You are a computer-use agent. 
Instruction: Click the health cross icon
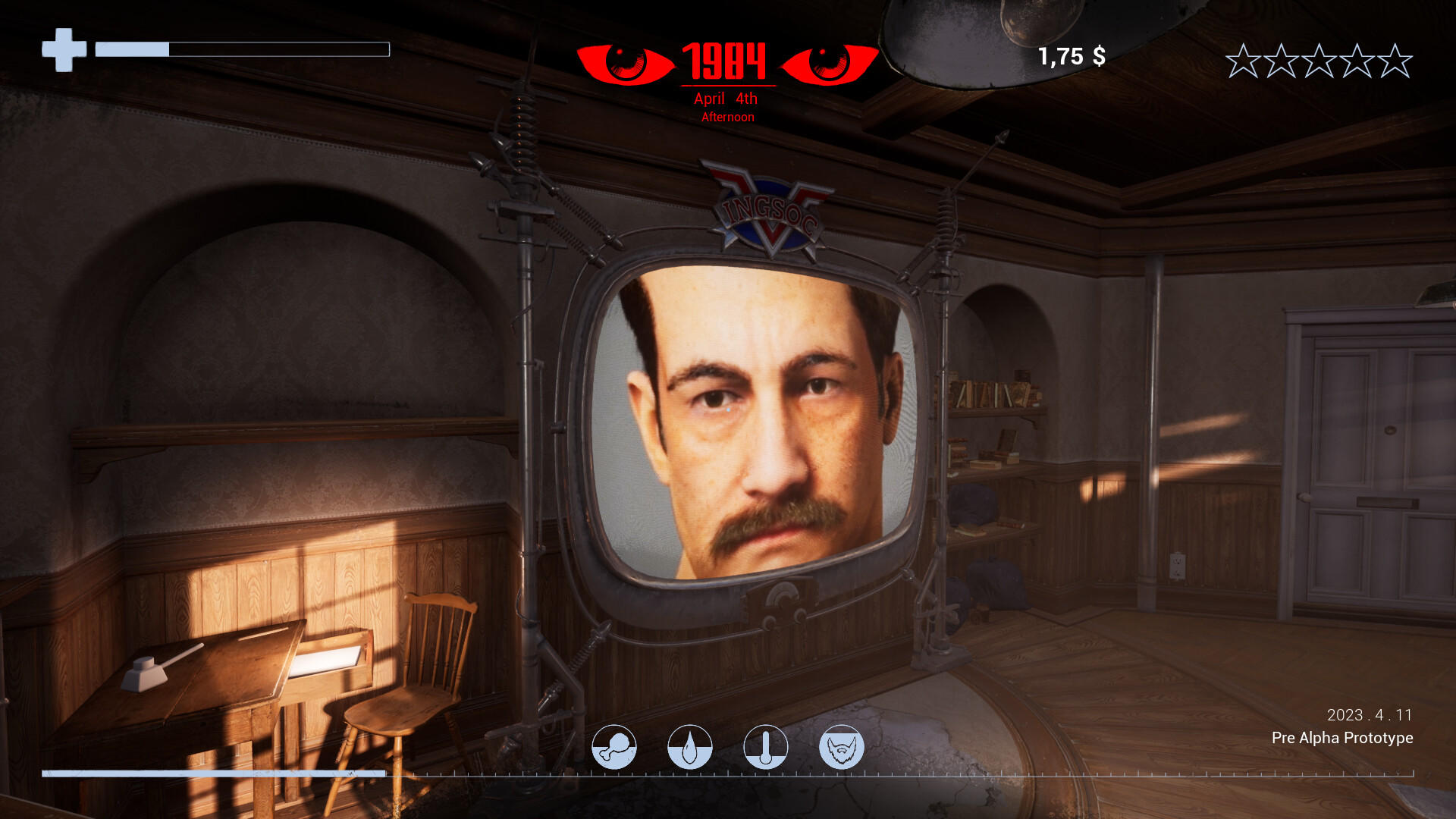63,49
